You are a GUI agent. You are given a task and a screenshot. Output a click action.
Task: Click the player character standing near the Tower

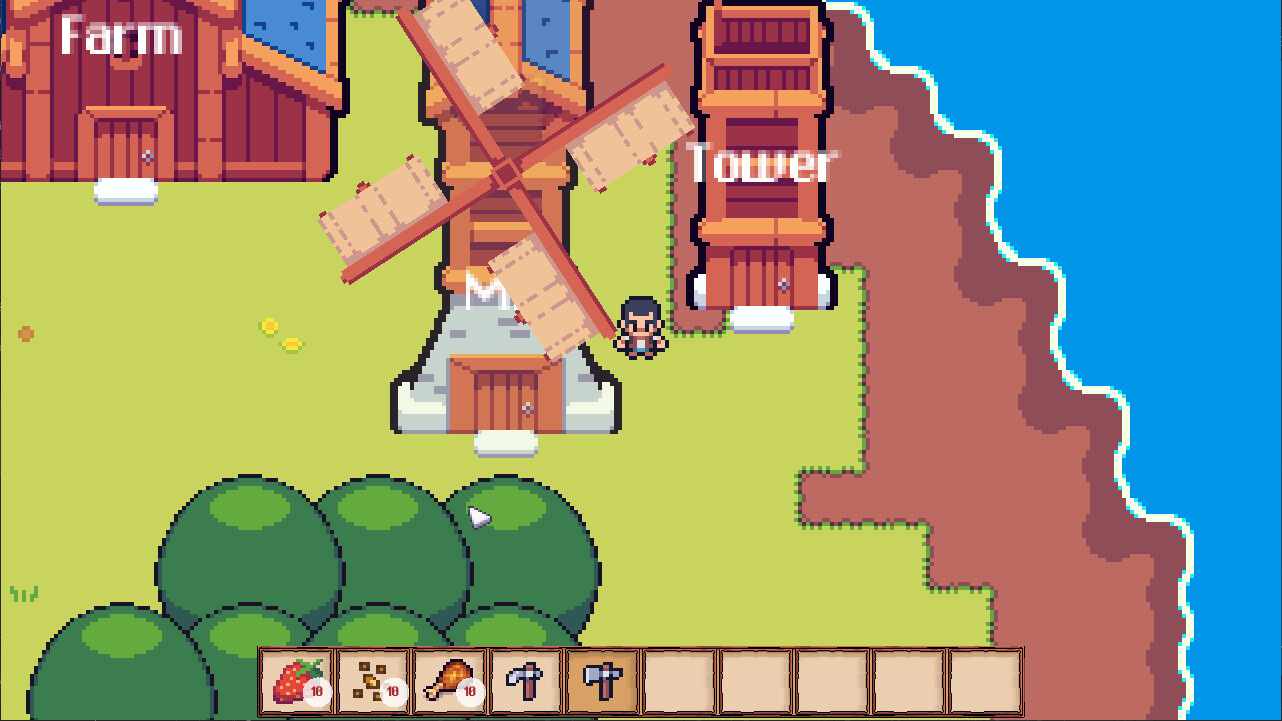pos(641,327)
